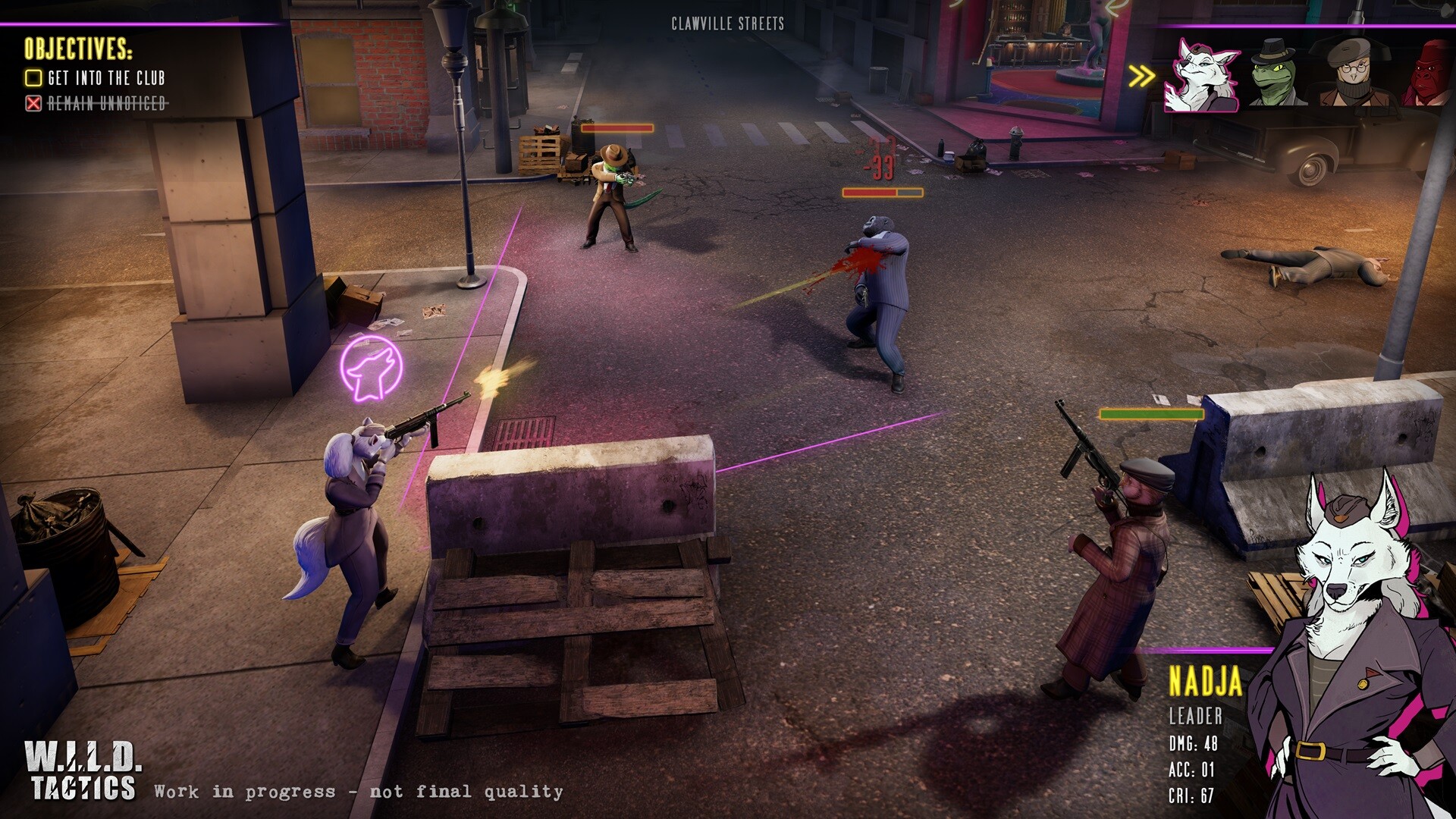Click the OBJECTIVES panel header
This screenshot has height=819, width=1456.
point(77,52)
